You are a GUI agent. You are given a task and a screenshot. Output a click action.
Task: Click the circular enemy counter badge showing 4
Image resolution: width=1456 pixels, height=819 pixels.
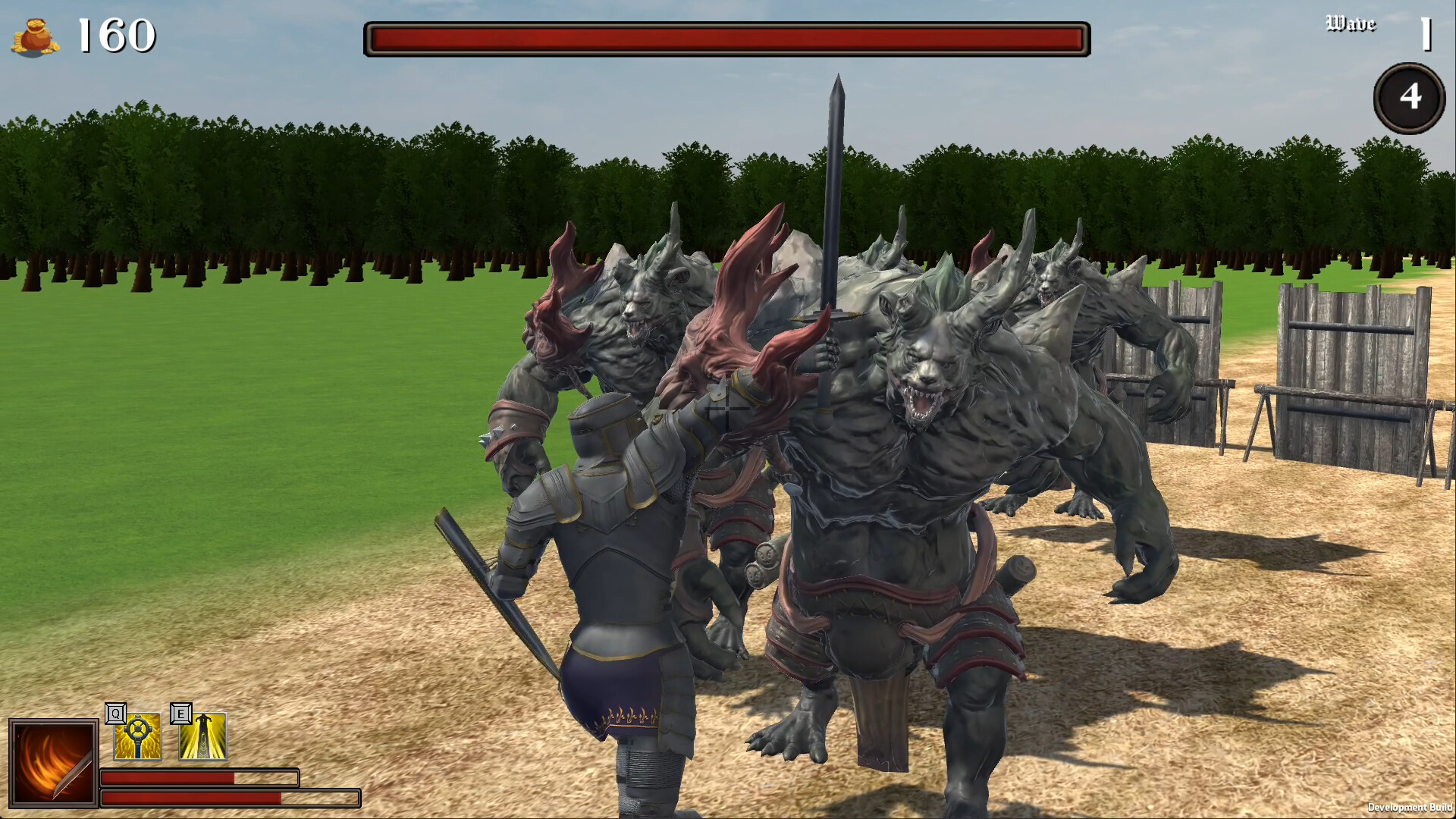coord(1409,96)
